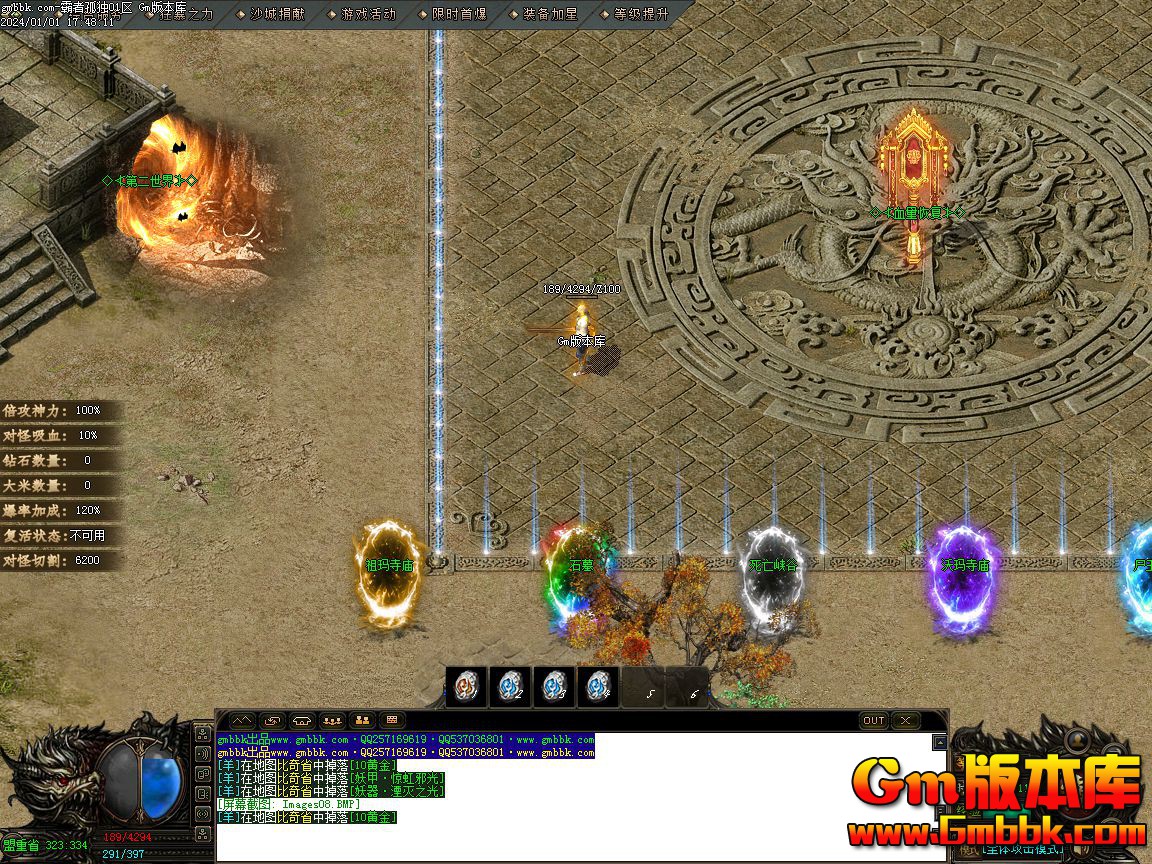Click the OUT button above the chat
The height and width of the screenshot is (864, 1152).
pyautogui.click(x=873, y=720)
